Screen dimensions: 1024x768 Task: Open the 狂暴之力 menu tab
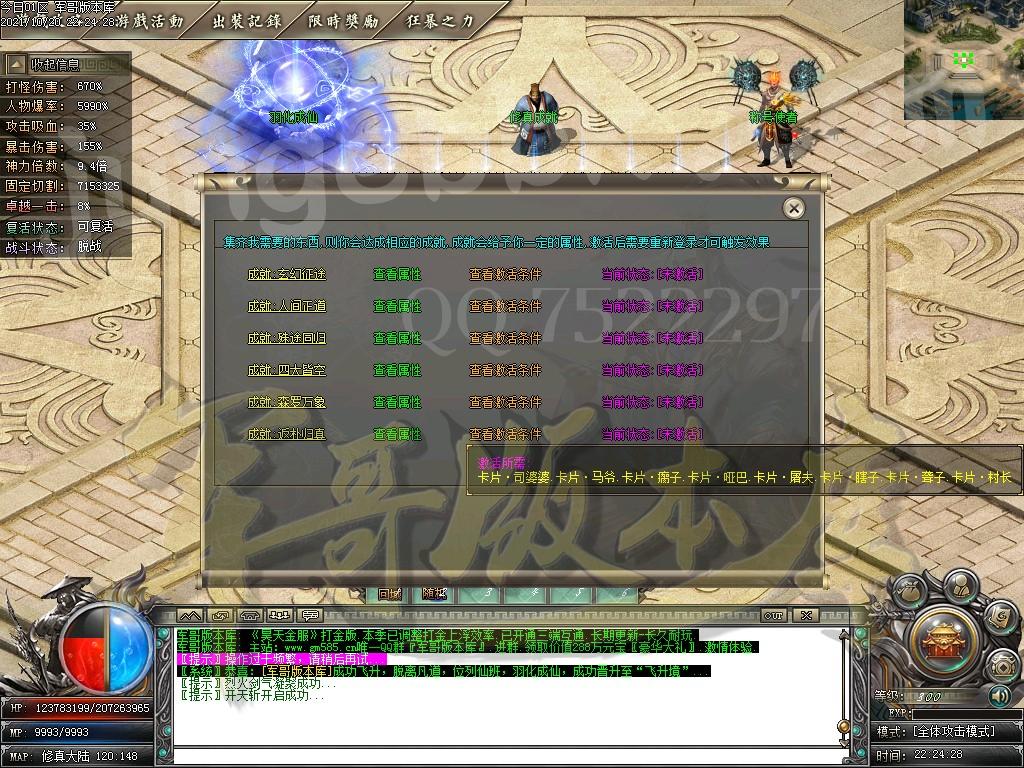(441, 20)
